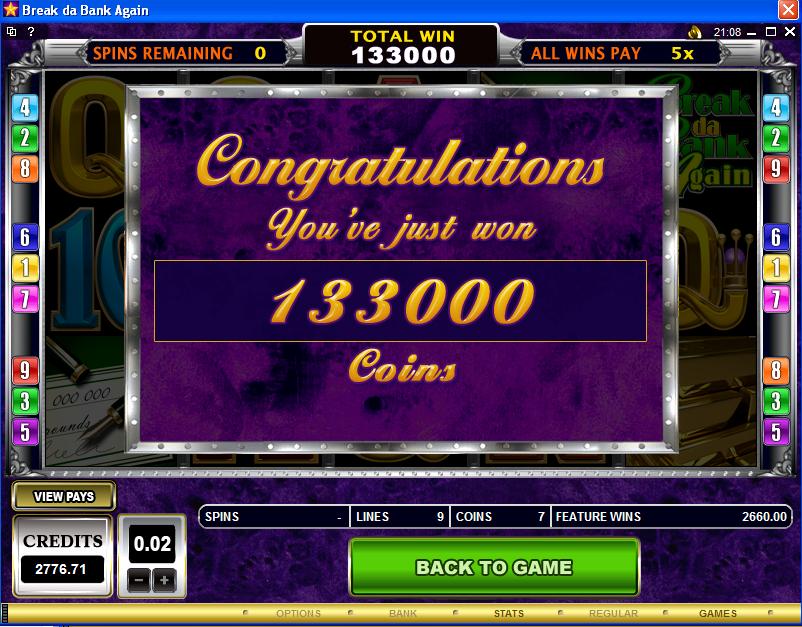Increase coin size with the plus button

click(x=164, y=579)
